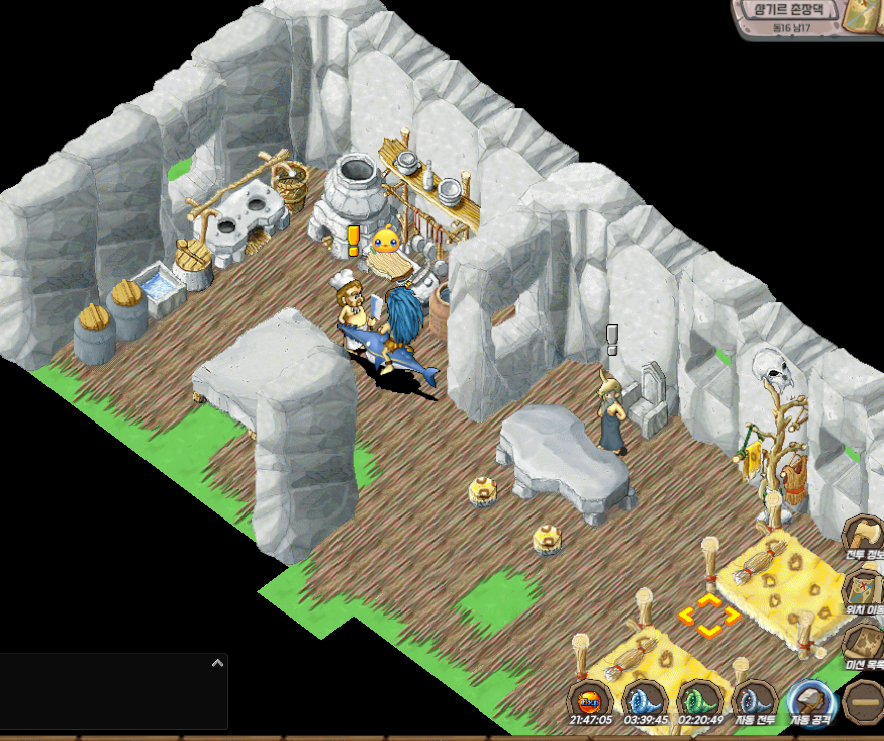Toggle the 자동 전투 auto battle icon
This screenshot has width=884, height=741.
(754, 700)
